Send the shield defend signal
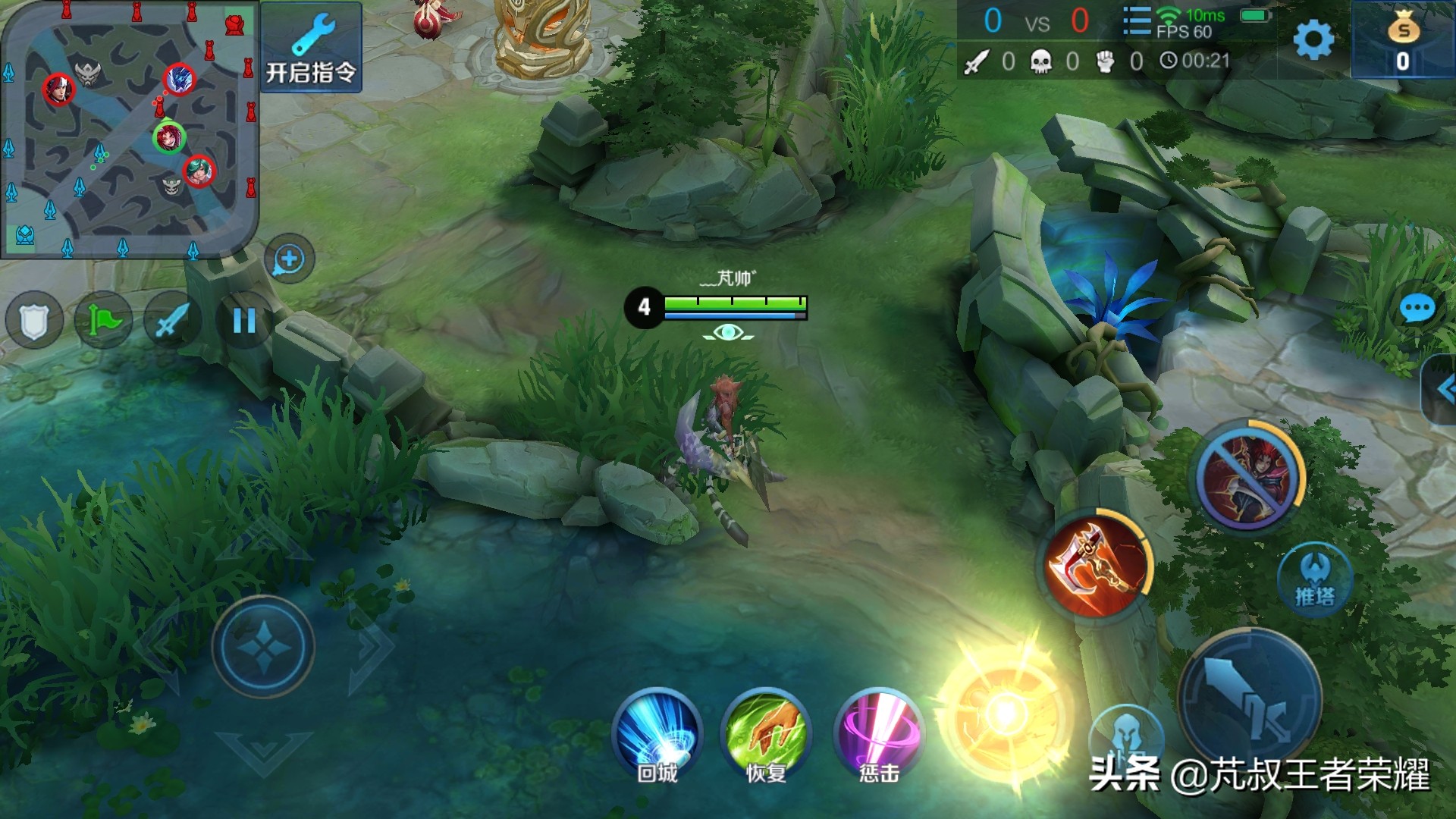1456x819 pixels. click(x=34, y=321)
